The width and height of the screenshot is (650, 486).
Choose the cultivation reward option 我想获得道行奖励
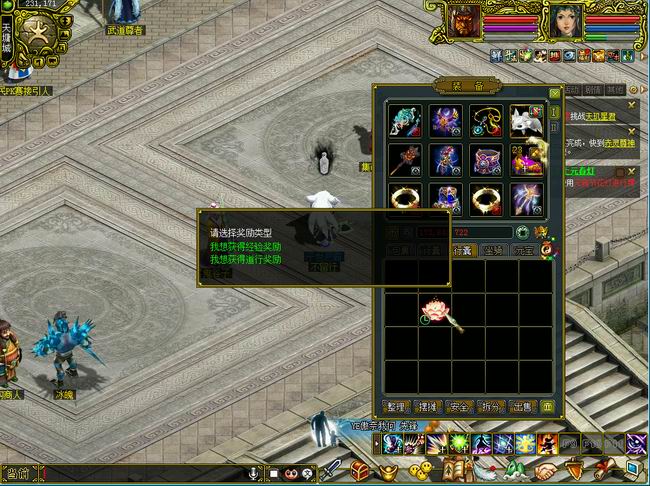(x=245, y=258)
